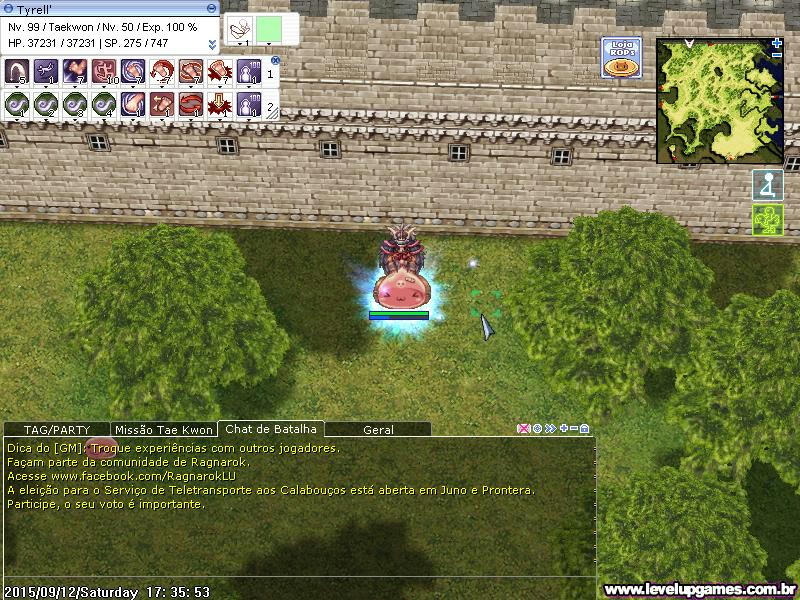Viewport: 800px width, 600px height.
Task: Zoom in the minimap with plus button
Action: tap(777, 43)
